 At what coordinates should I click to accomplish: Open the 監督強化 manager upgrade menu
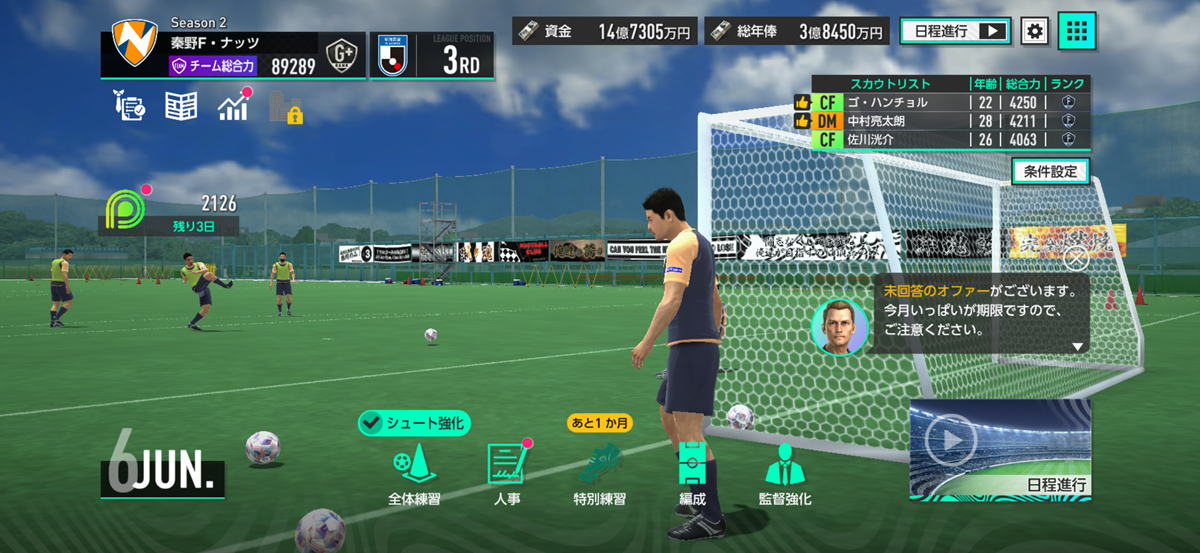tap(785, 470)
